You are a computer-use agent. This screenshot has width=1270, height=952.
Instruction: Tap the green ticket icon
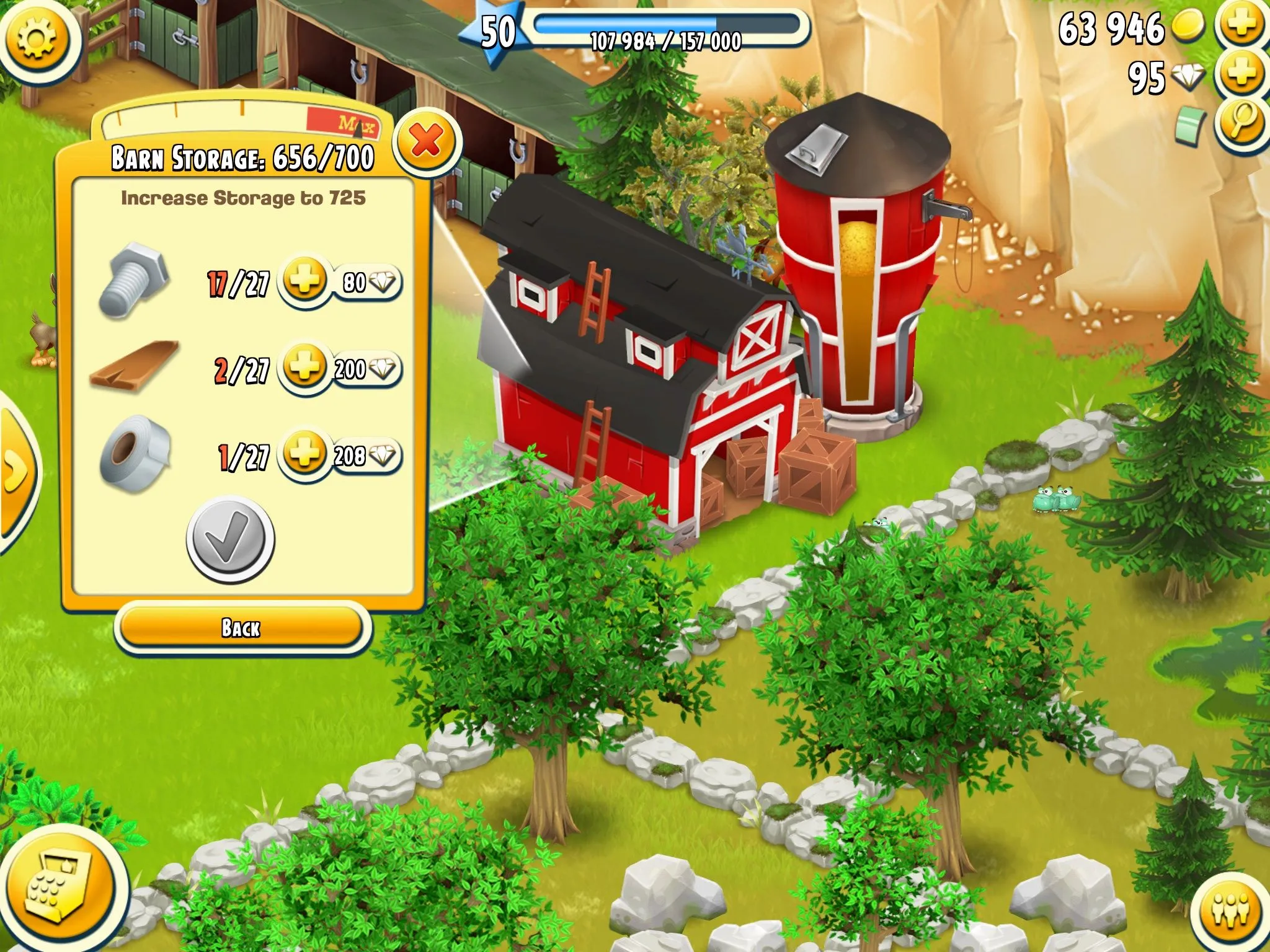[x=1190, y=126]
